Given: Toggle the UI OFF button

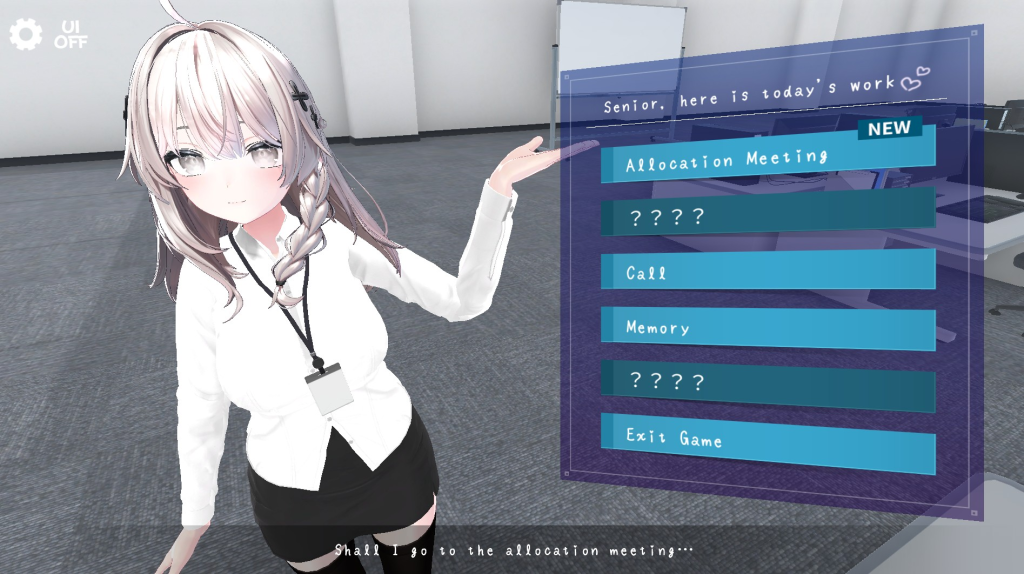Looking at the screenshot, I should click(x=71, y=35).
